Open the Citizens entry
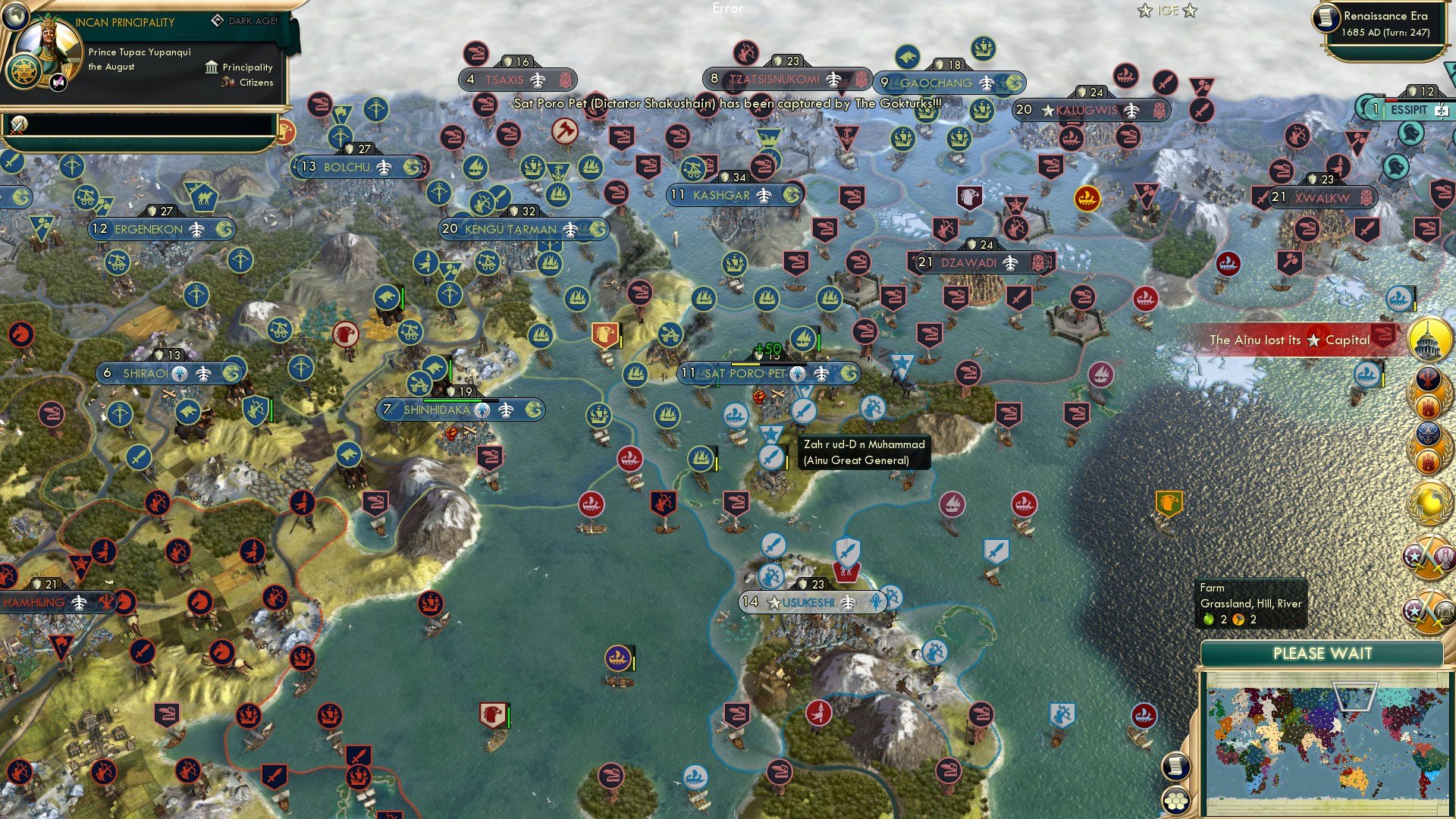The width and height of the screenshot is (1456, 819). (248, 83)
